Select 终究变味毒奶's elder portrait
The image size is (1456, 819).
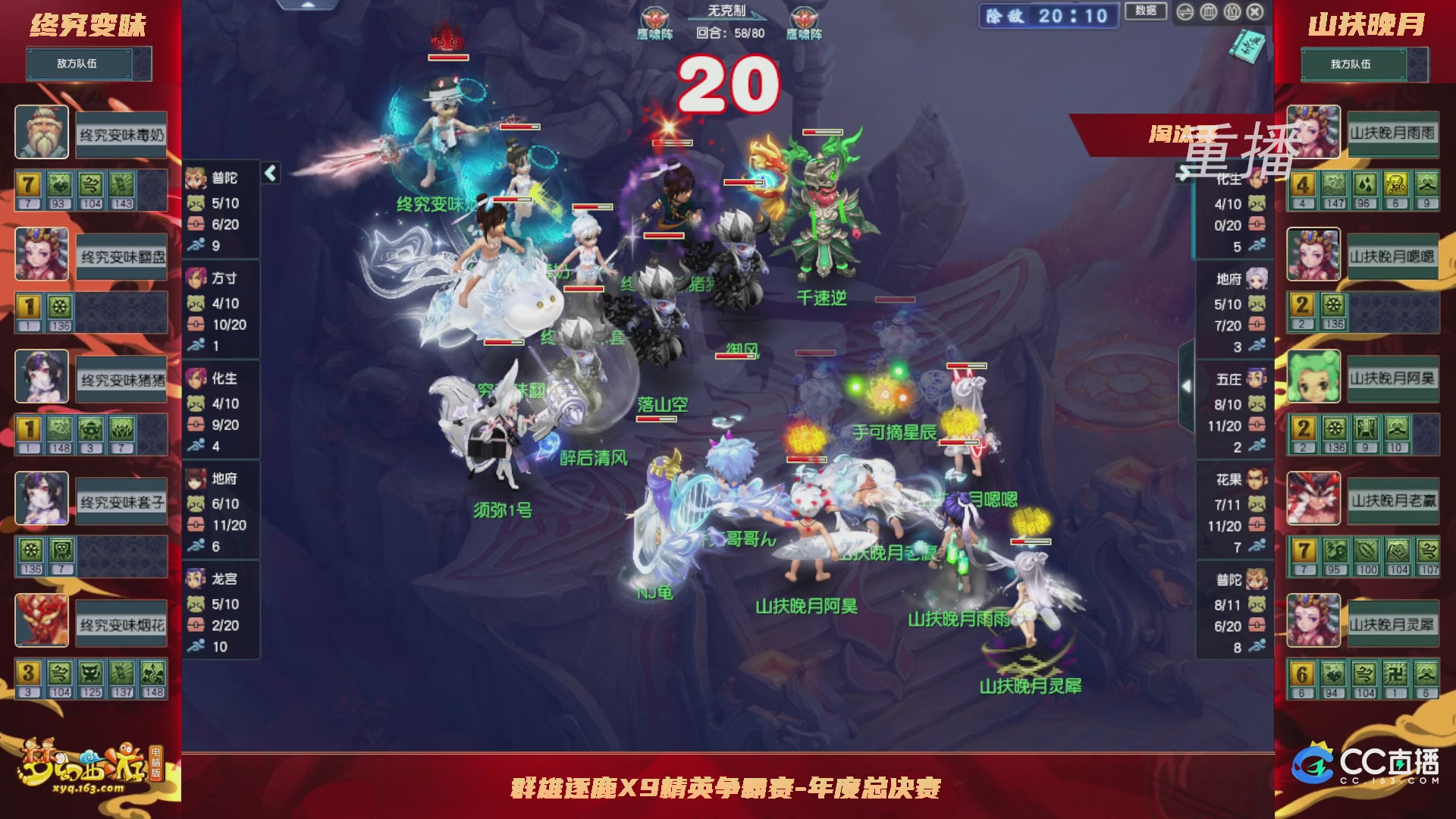(42, 134)
